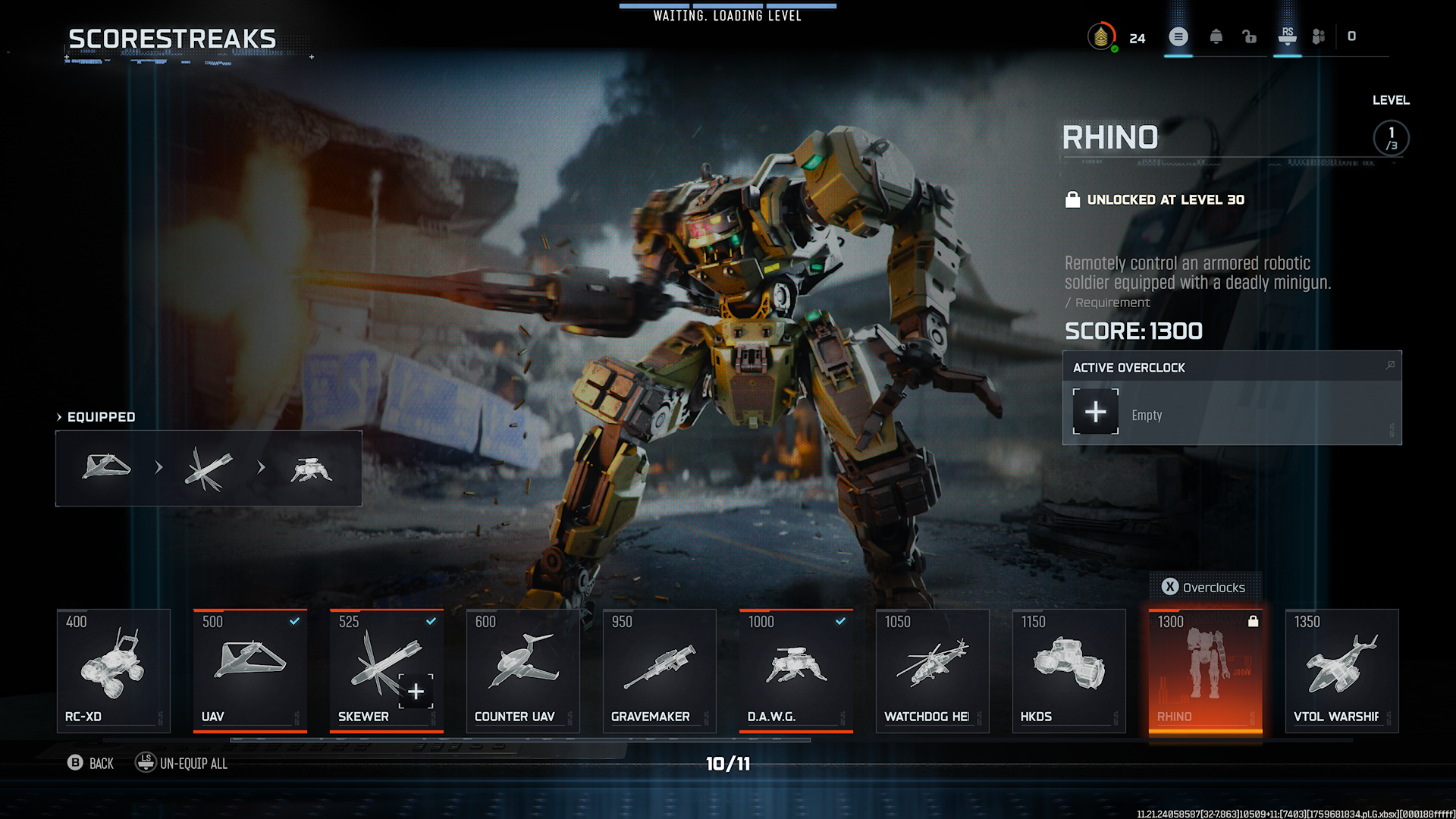This screenshot has width=1456, height=819.
Task: Pick the Counter UAV scorestreak
Action: (x=523, y=670)
